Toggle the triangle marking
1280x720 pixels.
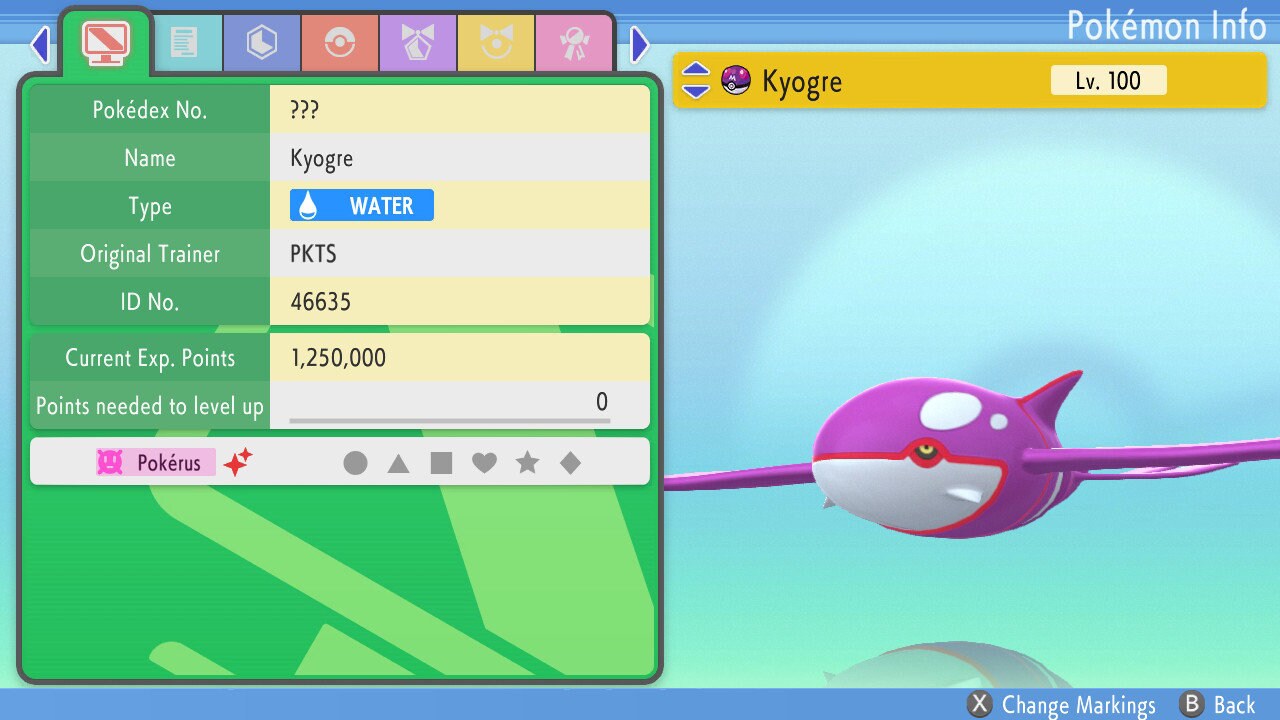point(398,462)
